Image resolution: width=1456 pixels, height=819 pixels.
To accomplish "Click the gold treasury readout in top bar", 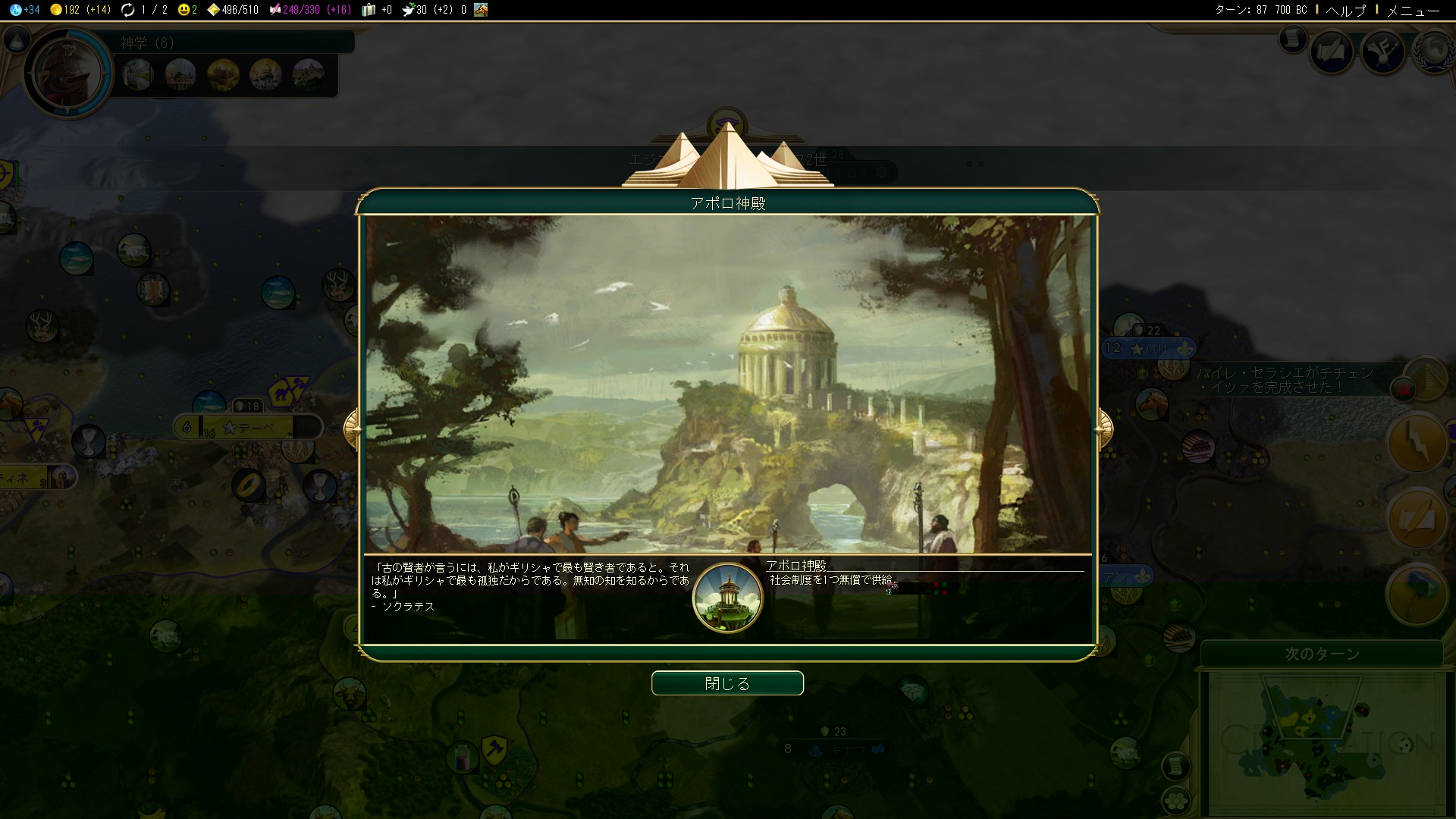I will click(80, 10).
